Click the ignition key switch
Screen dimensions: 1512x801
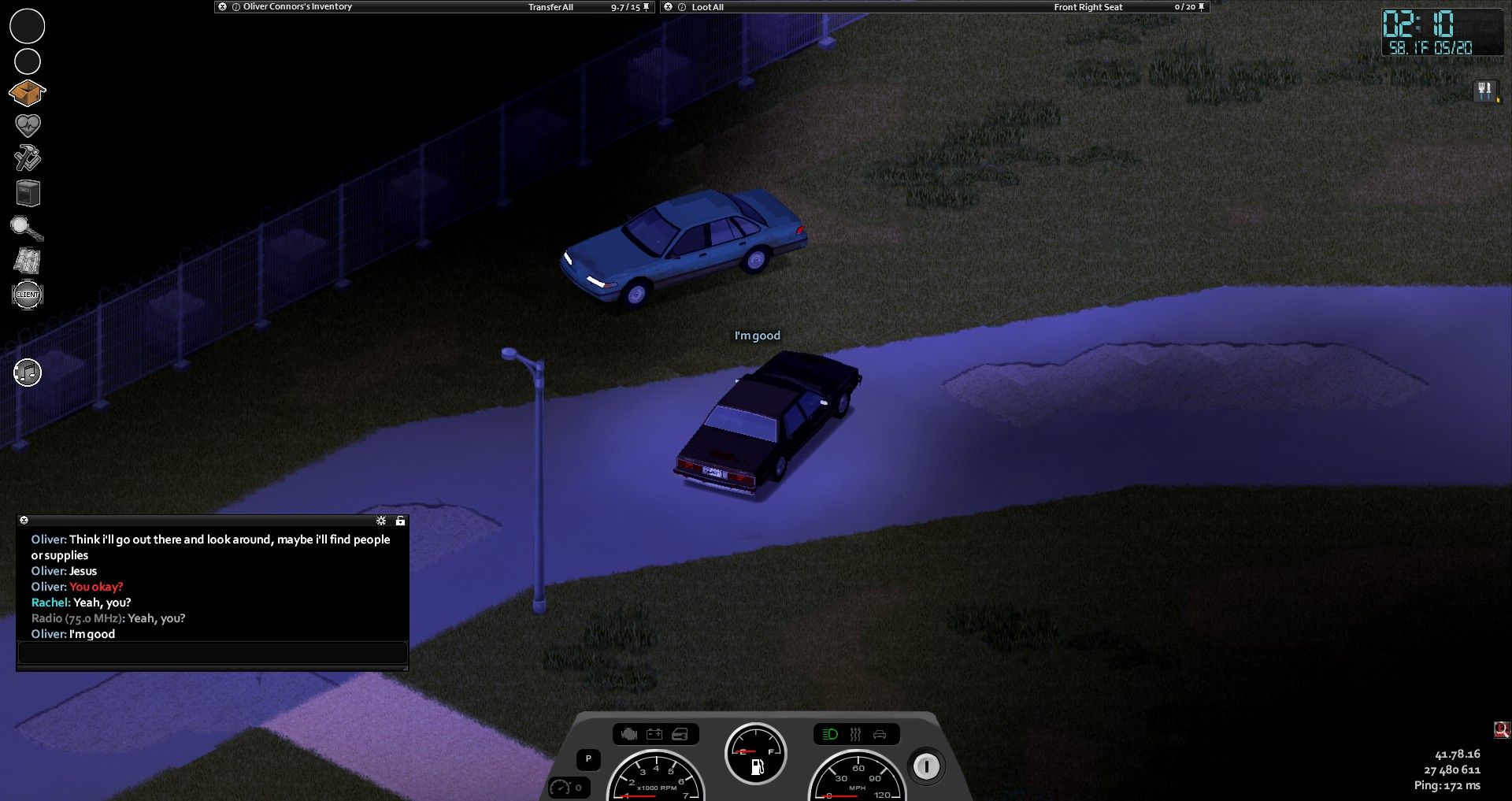pos(926,766)
